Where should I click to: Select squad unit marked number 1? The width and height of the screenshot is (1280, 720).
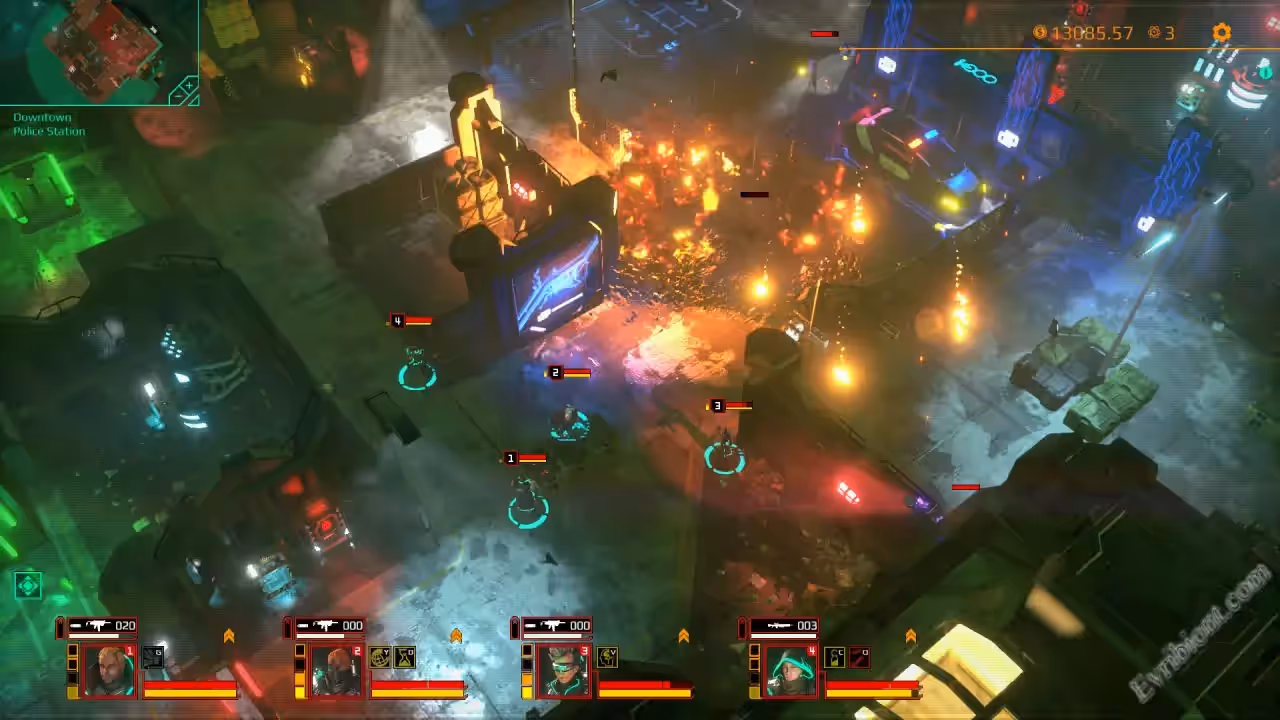tap(528, 495)
